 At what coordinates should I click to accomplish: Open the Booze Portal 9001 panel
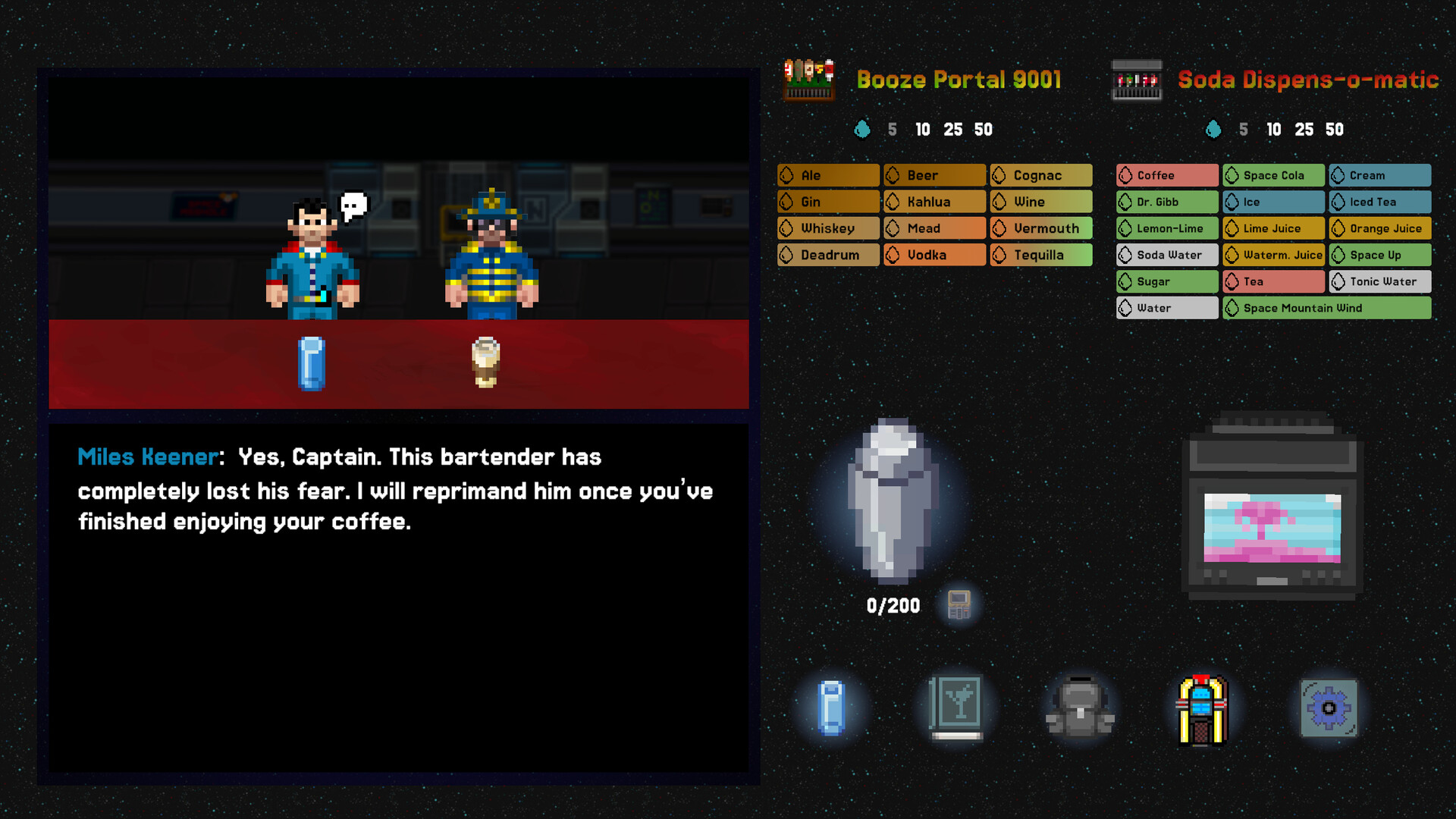(x=958, y=80)
